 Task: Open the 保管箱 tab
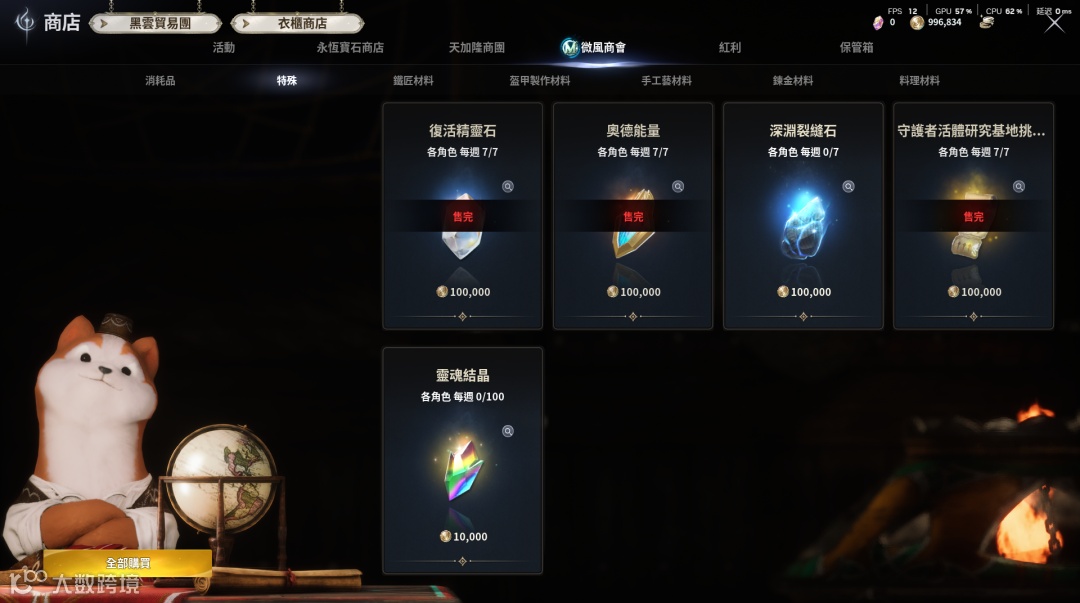click(x=856, y=47)
